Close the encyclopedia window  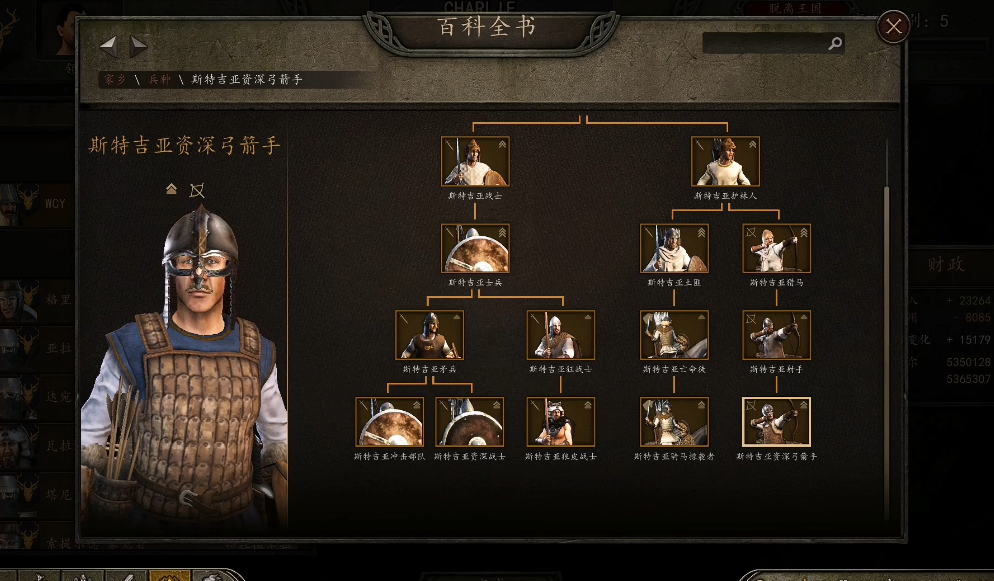pos(892,27)
